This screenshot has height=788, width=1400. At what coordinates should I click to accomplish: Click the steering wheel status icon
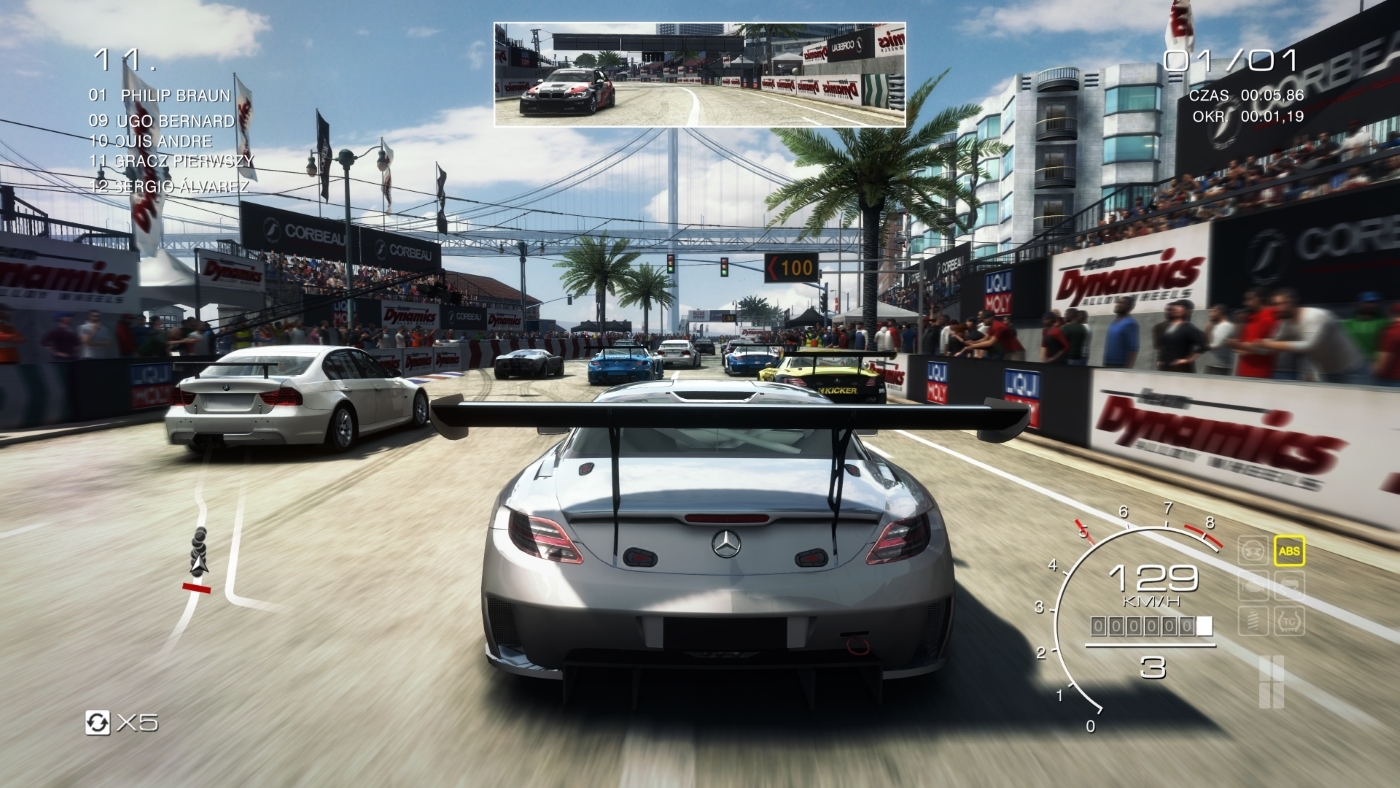coord(1253,550)
